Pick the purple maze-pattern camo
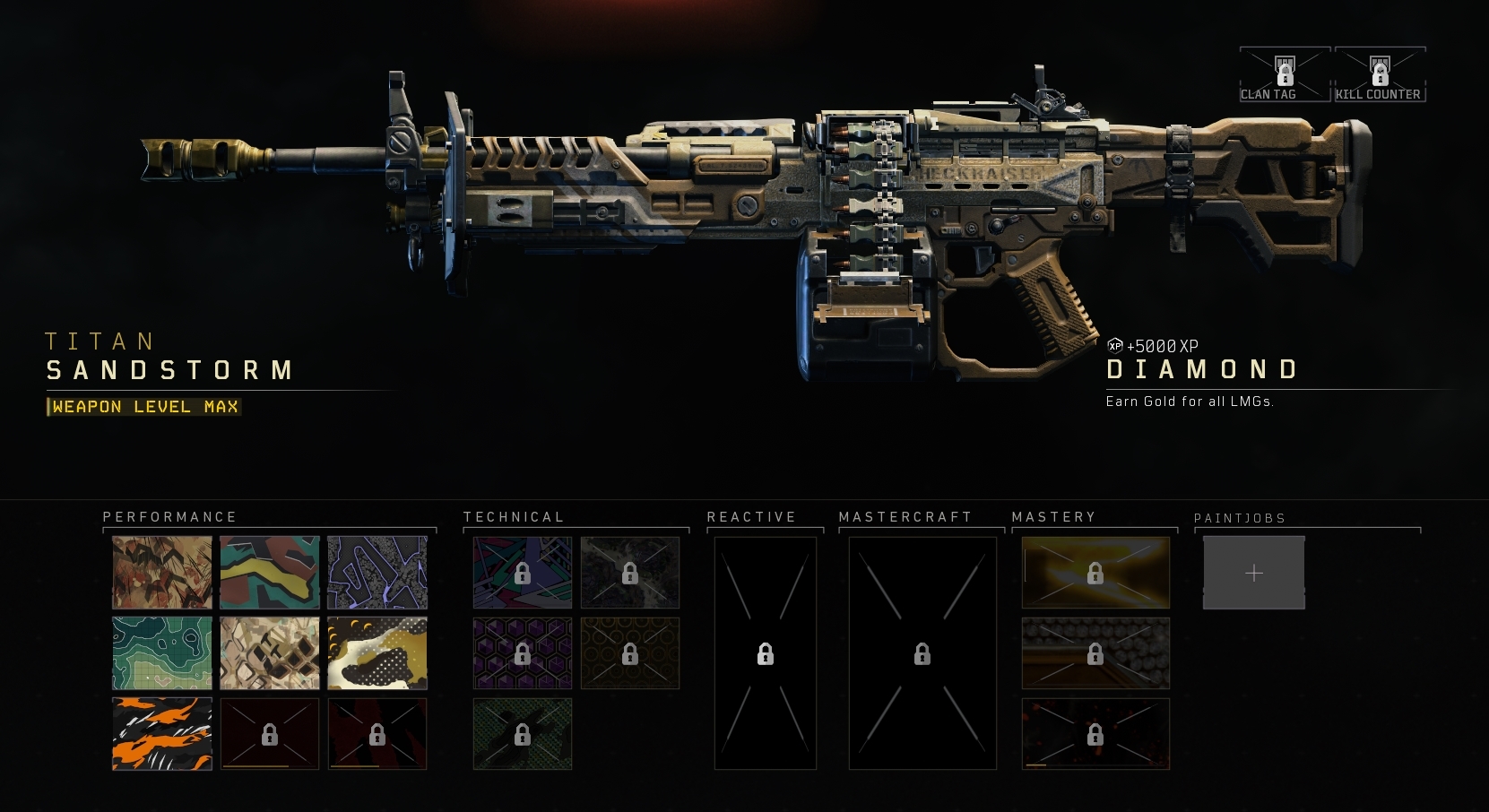 pos(377,573)
